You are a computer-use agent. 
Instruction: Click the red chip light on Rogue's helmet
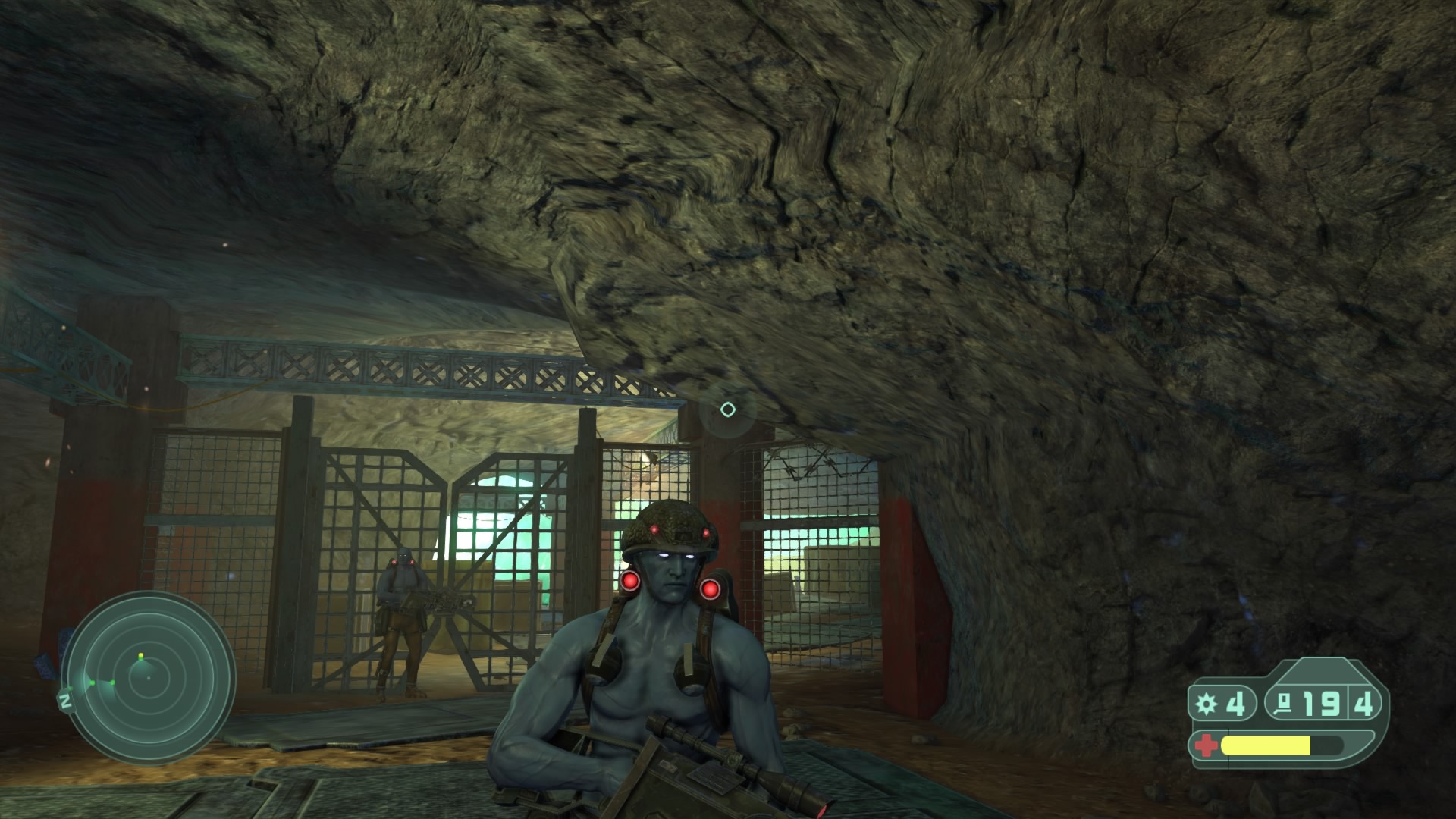point(655,530)
